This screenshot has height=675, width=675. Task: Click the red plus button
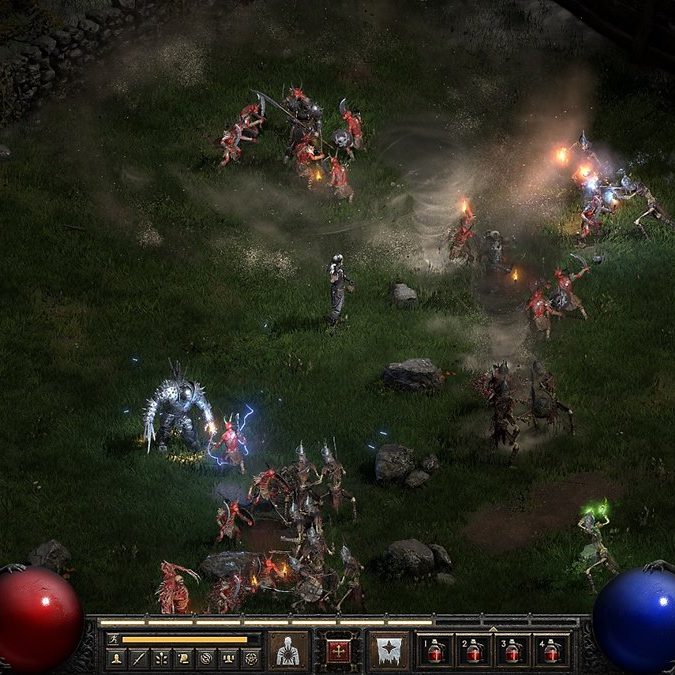[338, 650]
